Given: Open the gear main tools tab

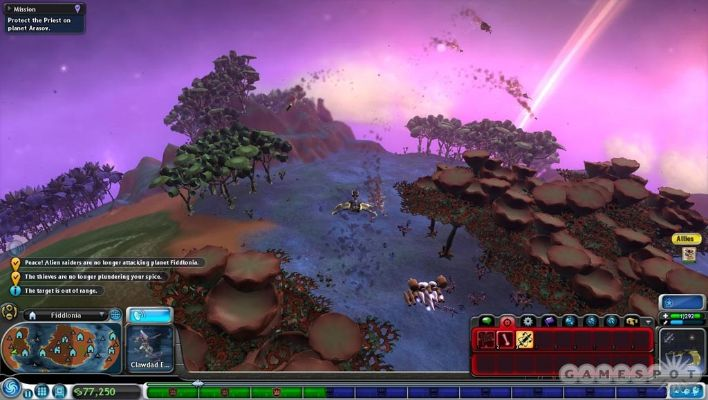Looking at the screenshot, I should pos(527,321).
